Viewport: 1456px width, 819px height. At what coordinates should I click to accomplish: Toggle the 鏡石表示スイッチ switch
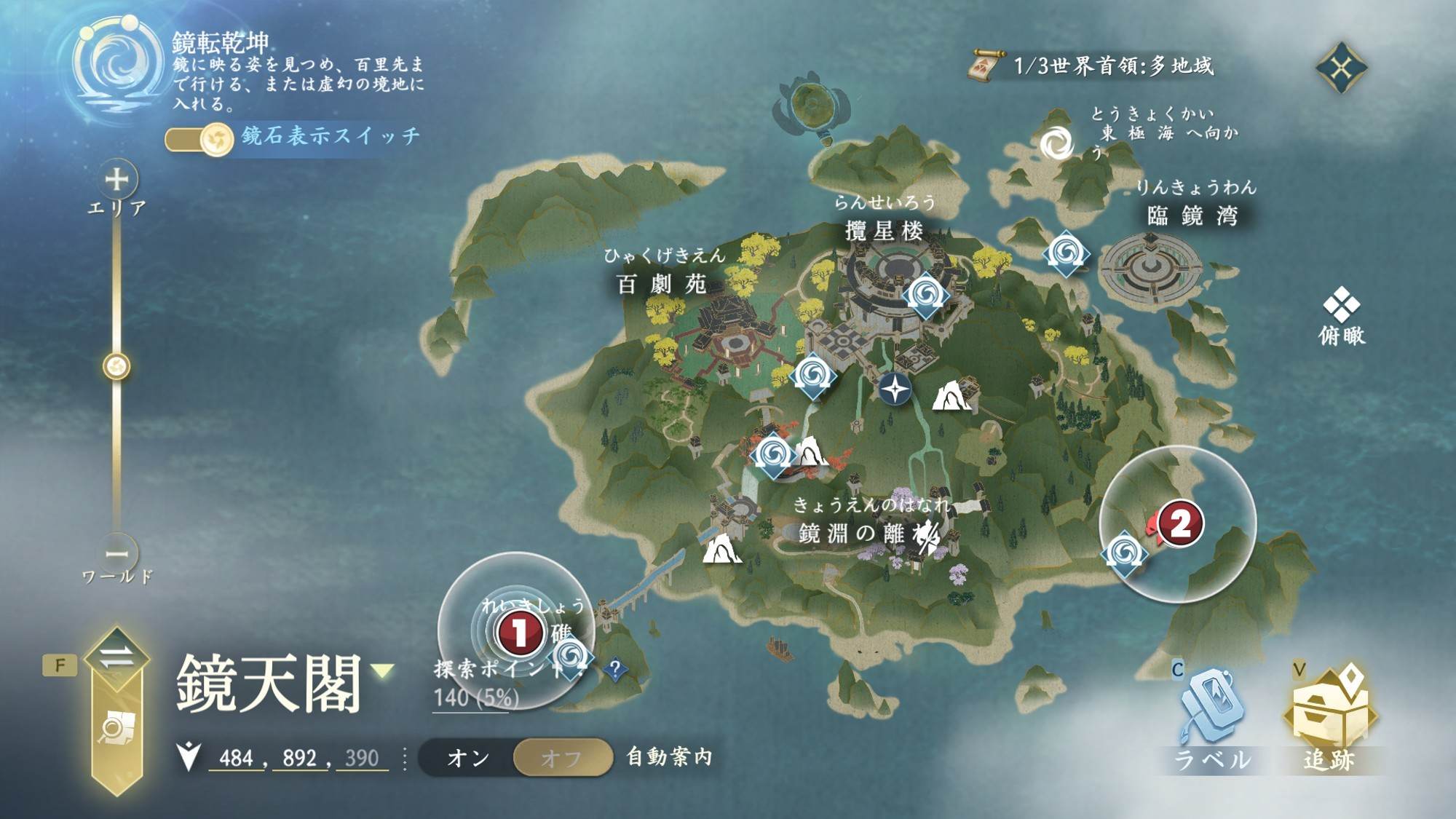click(198, 138)
